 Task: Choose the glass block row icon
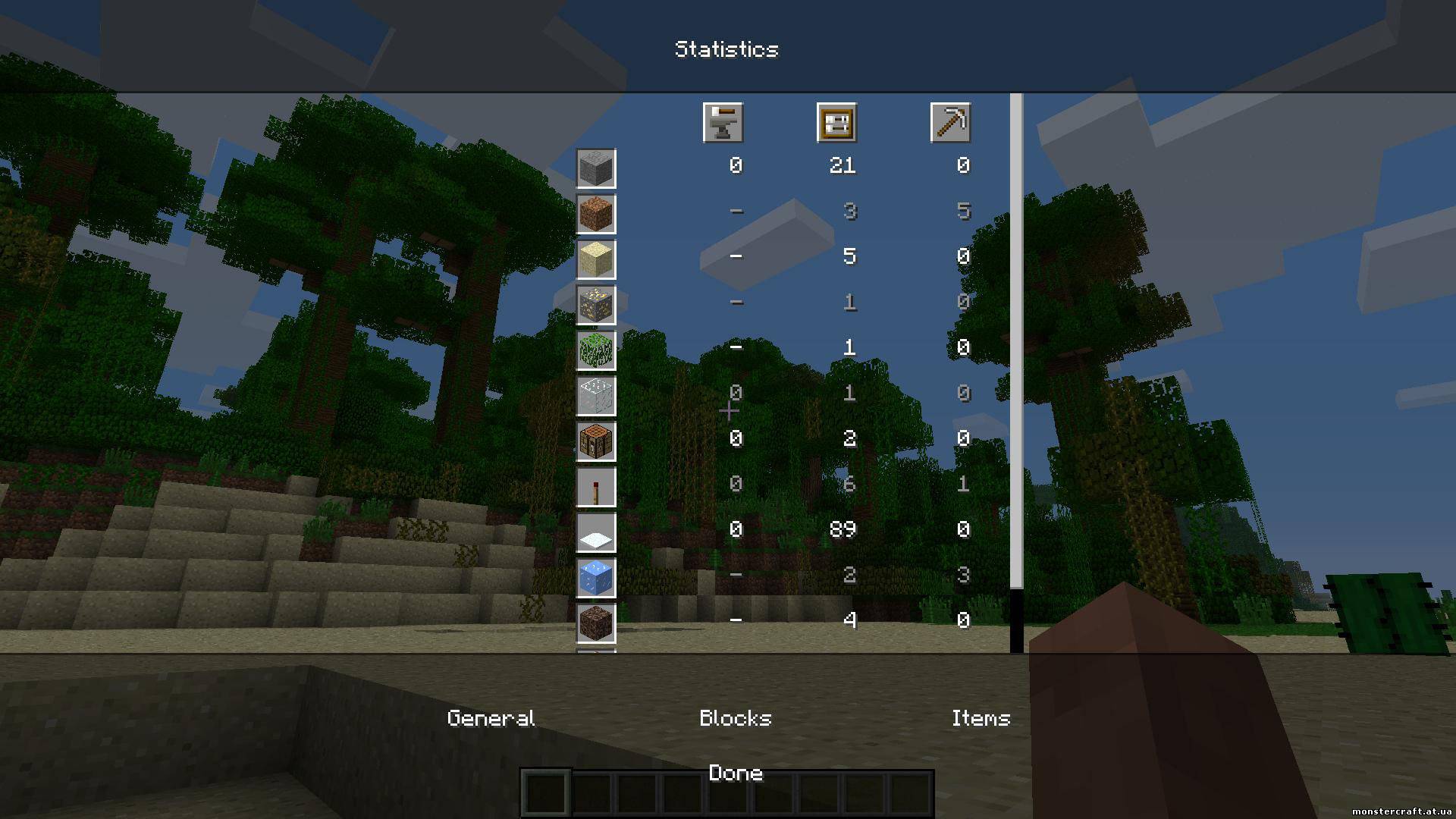coord(596,396)
